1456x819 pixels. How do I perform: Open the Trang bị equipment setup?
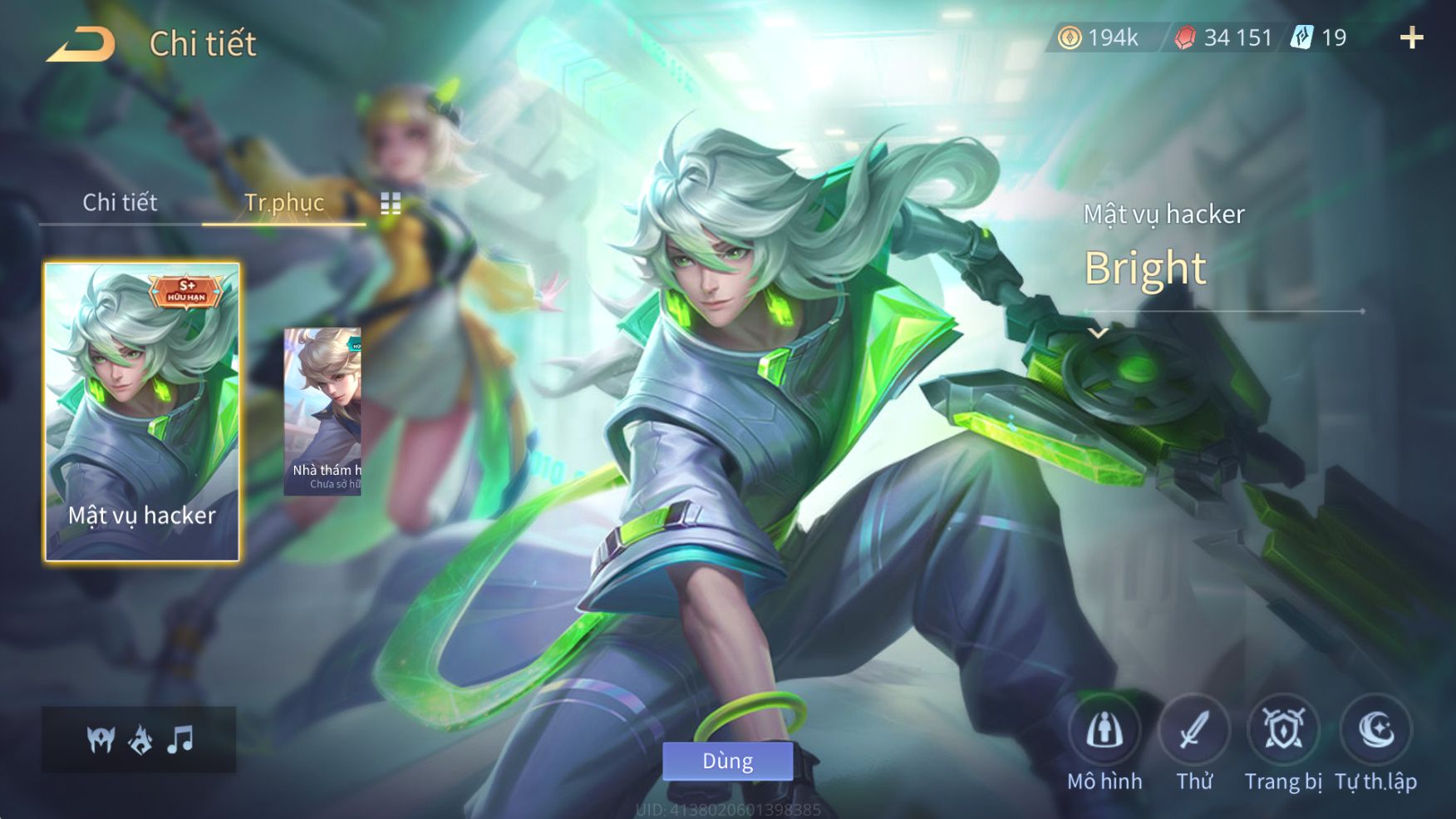pyautogui.click(x=1283, y=743)
